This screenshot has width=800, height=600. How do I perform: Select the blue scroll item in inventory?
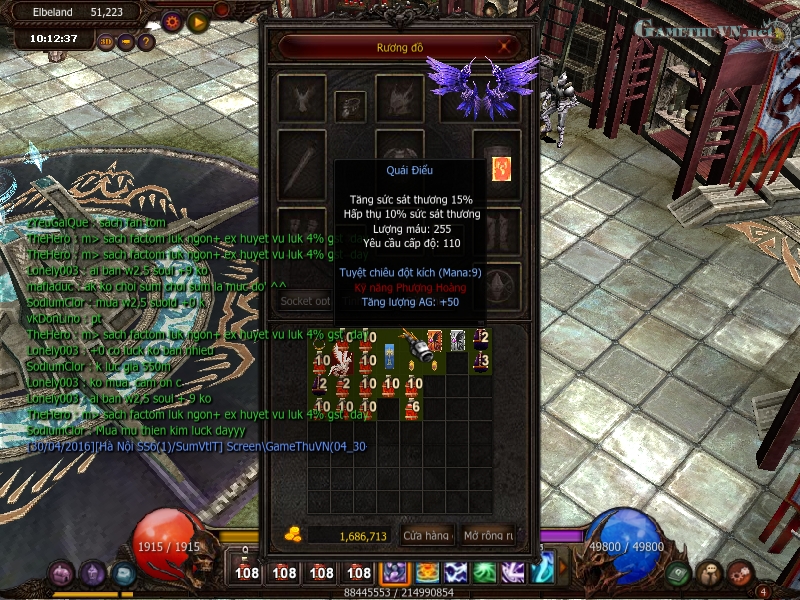pyautogui.click(x=389, y=354)
